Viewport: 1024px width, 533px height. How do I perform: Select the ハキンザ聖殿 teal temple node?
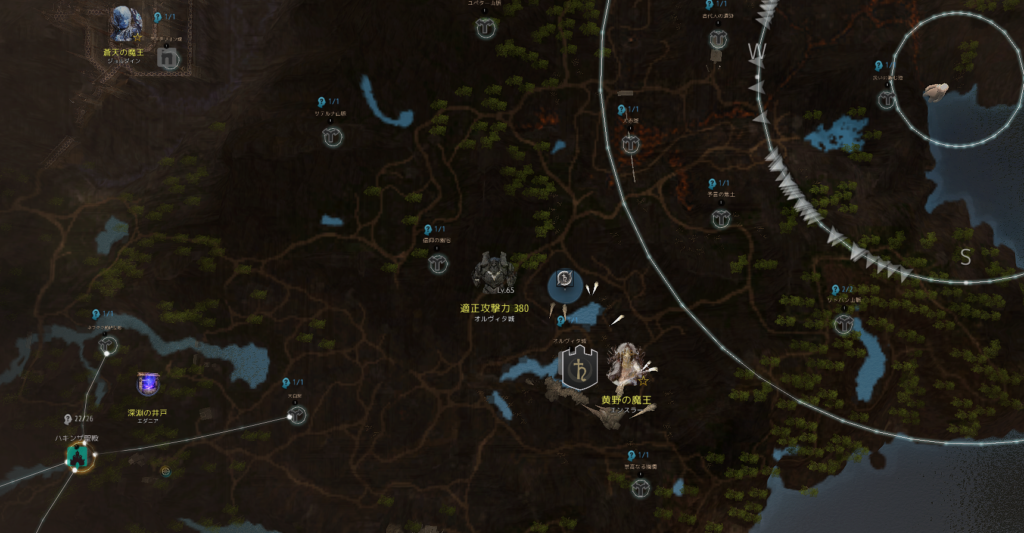77,457
